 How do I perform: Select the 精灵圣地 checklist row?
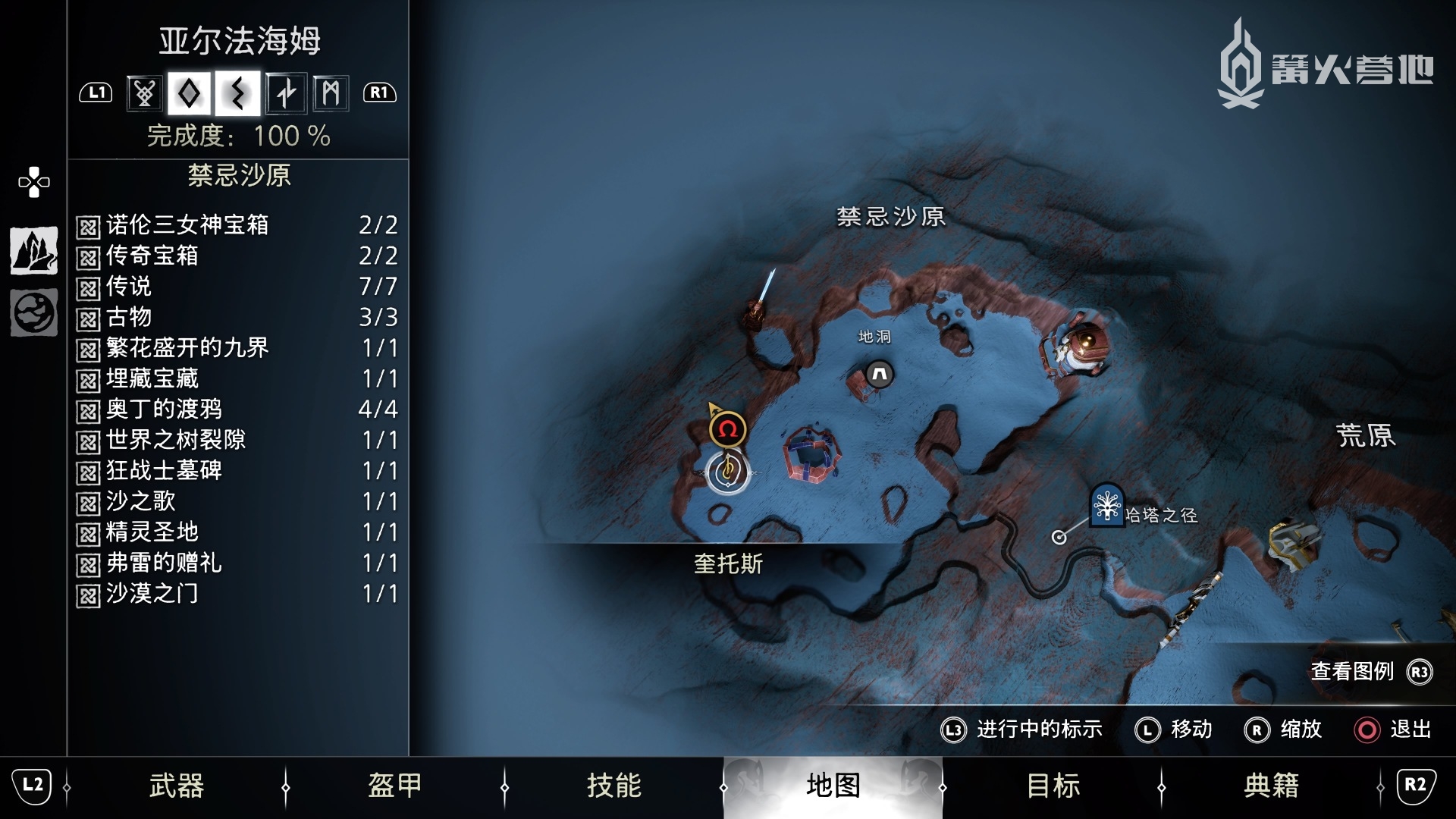point(237,532)
